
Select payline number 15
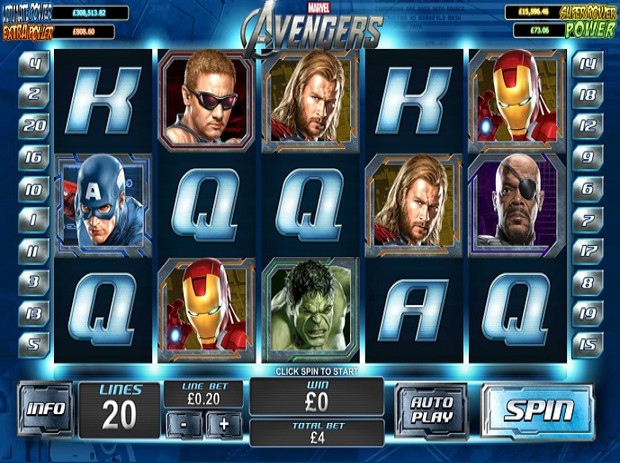[x=587, y=344]
